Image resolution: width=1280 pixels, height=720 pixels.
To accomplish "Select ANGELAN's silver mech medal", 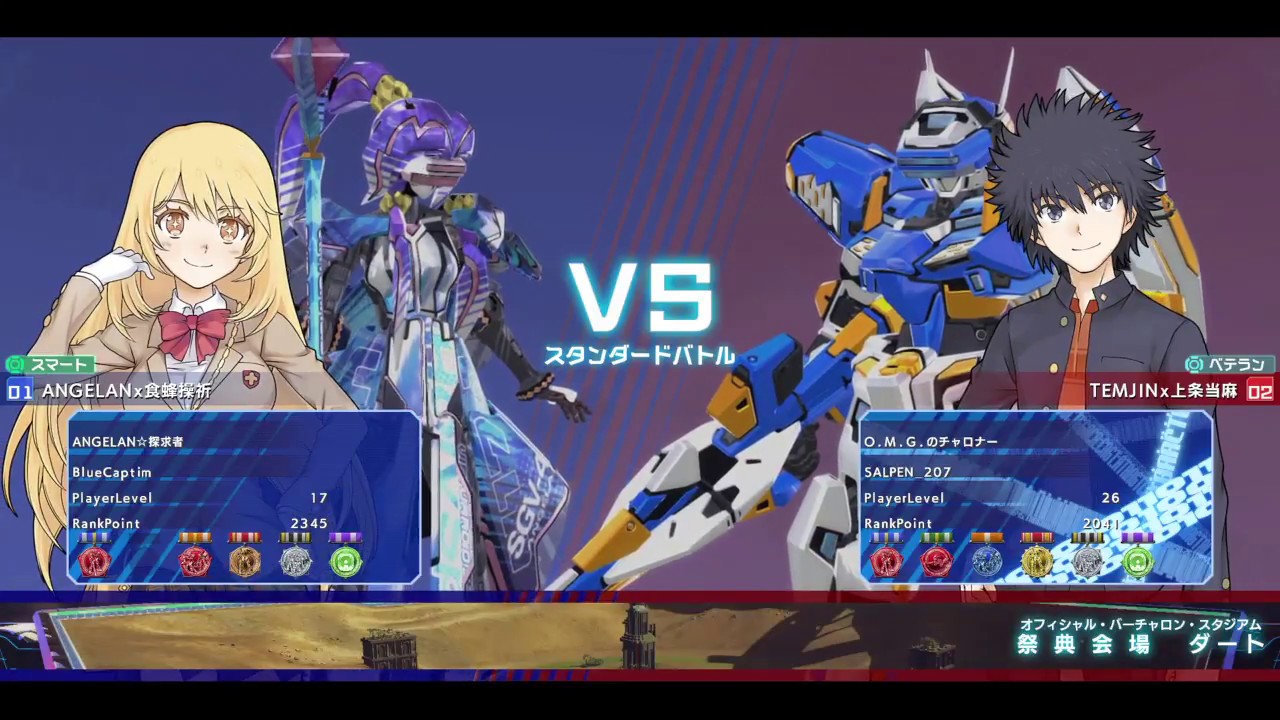I will (x=295, y=562).
